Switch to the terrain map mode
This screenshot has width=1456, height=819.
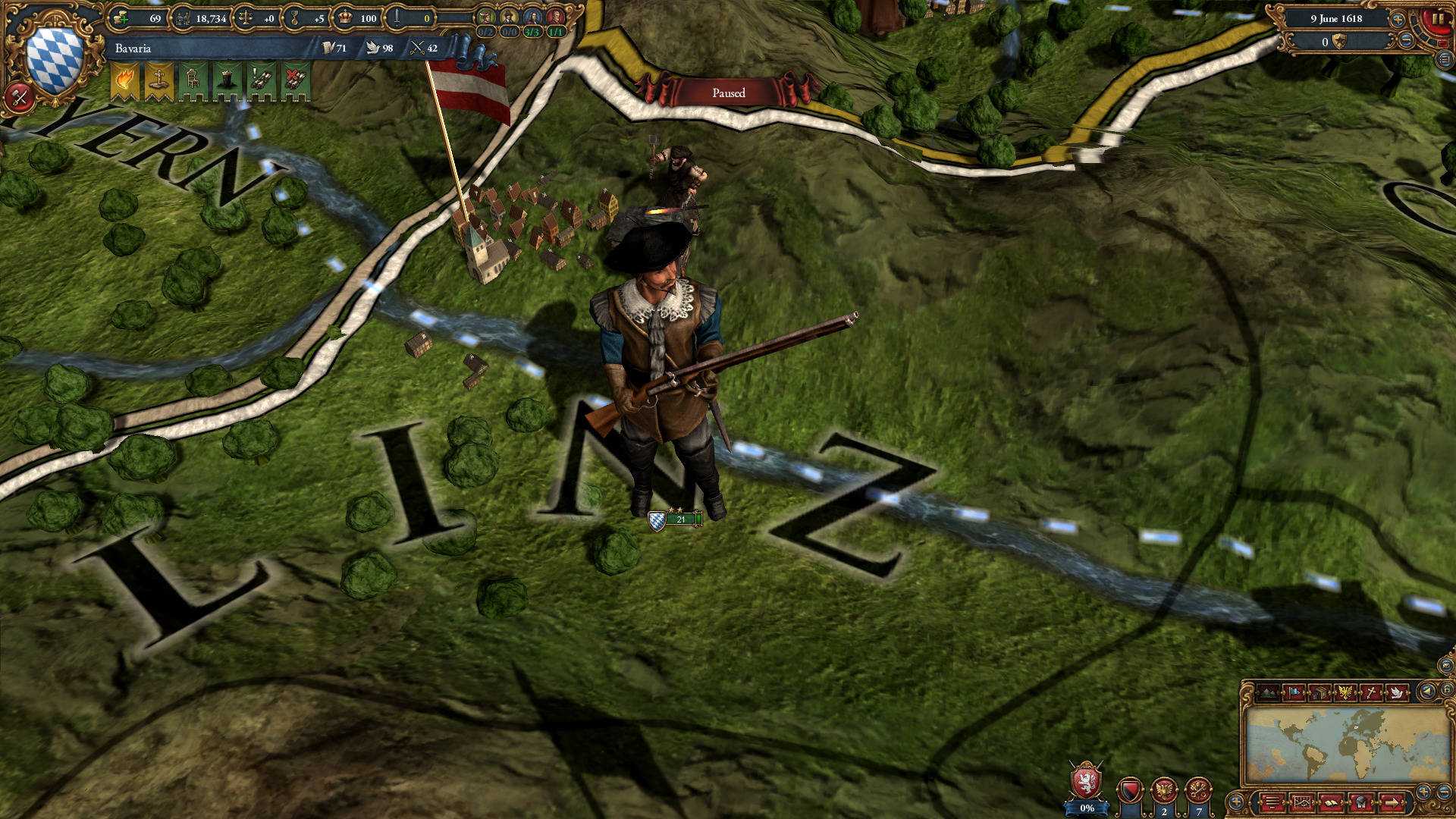[x=1269, y=692]
